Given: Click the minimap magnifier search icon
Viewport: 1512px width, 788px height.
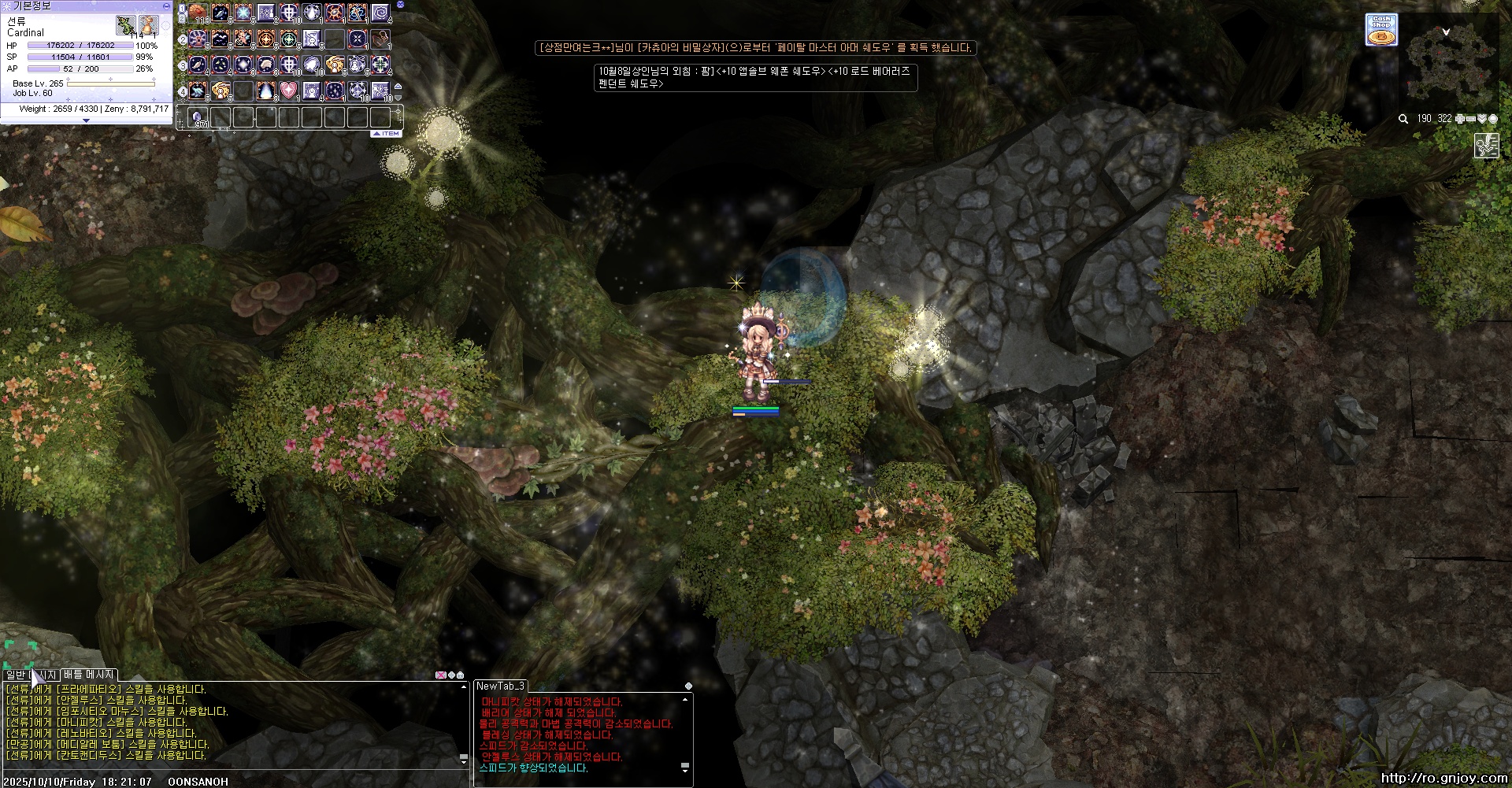Looking at the screenshot, I should coord(1403,119).
